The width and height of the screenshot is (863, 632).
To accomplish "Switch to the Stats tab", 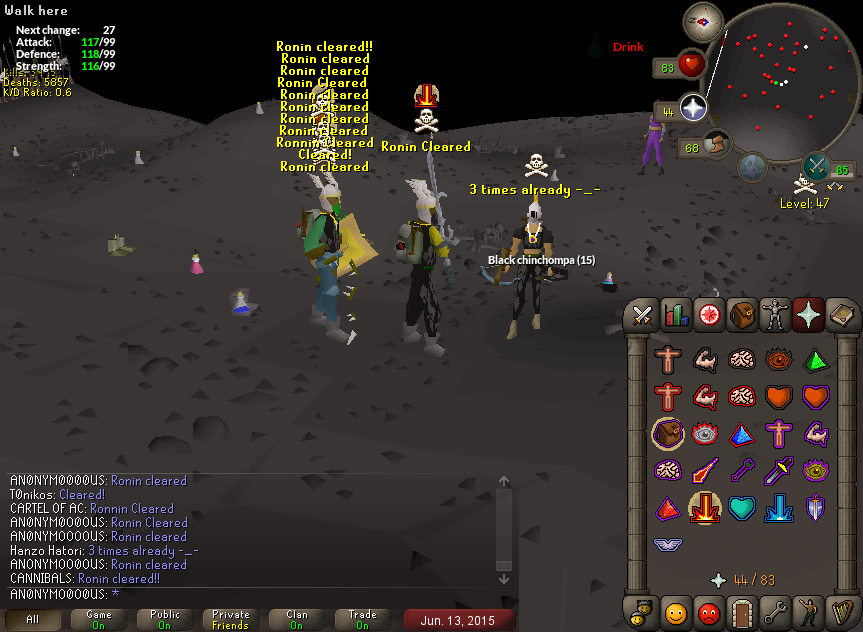I will (x=677, y=316).
